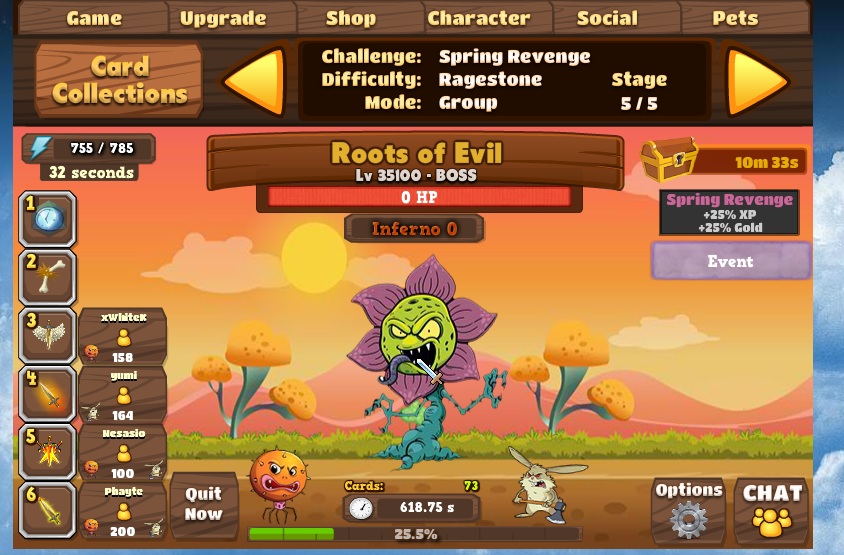The height and width of the screenshot is (555, 844).
Task: Select party member xWhiteK
Action: tap(123, 336)
